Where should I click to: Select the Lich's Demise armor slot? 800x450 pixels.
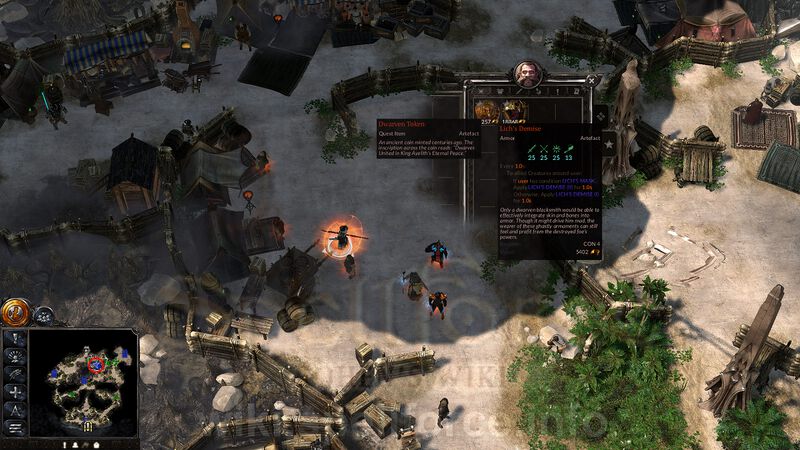[512, 109]
